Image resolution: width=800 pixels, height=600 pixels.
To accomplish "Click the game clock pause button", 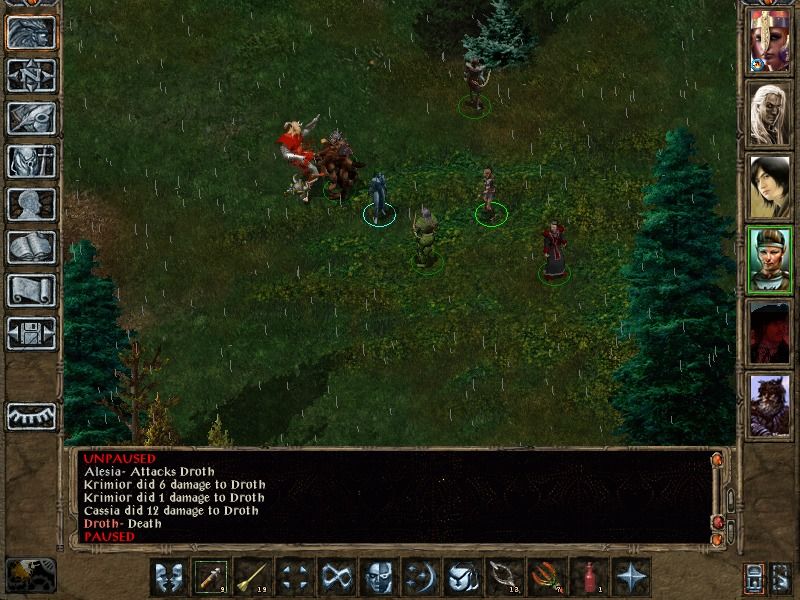I will [30, 573].
